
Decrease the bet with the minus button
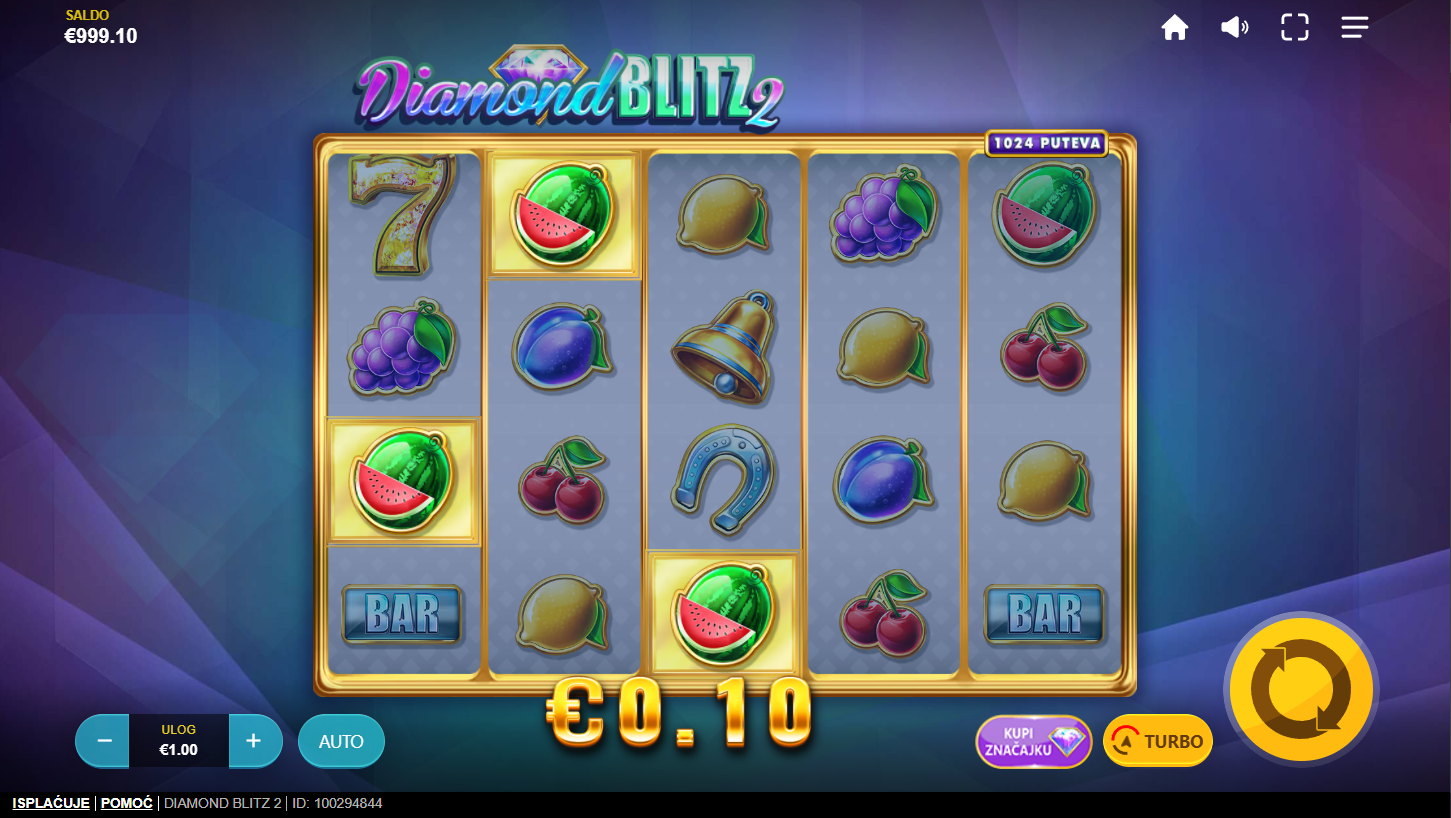click(x=103, y=741)
